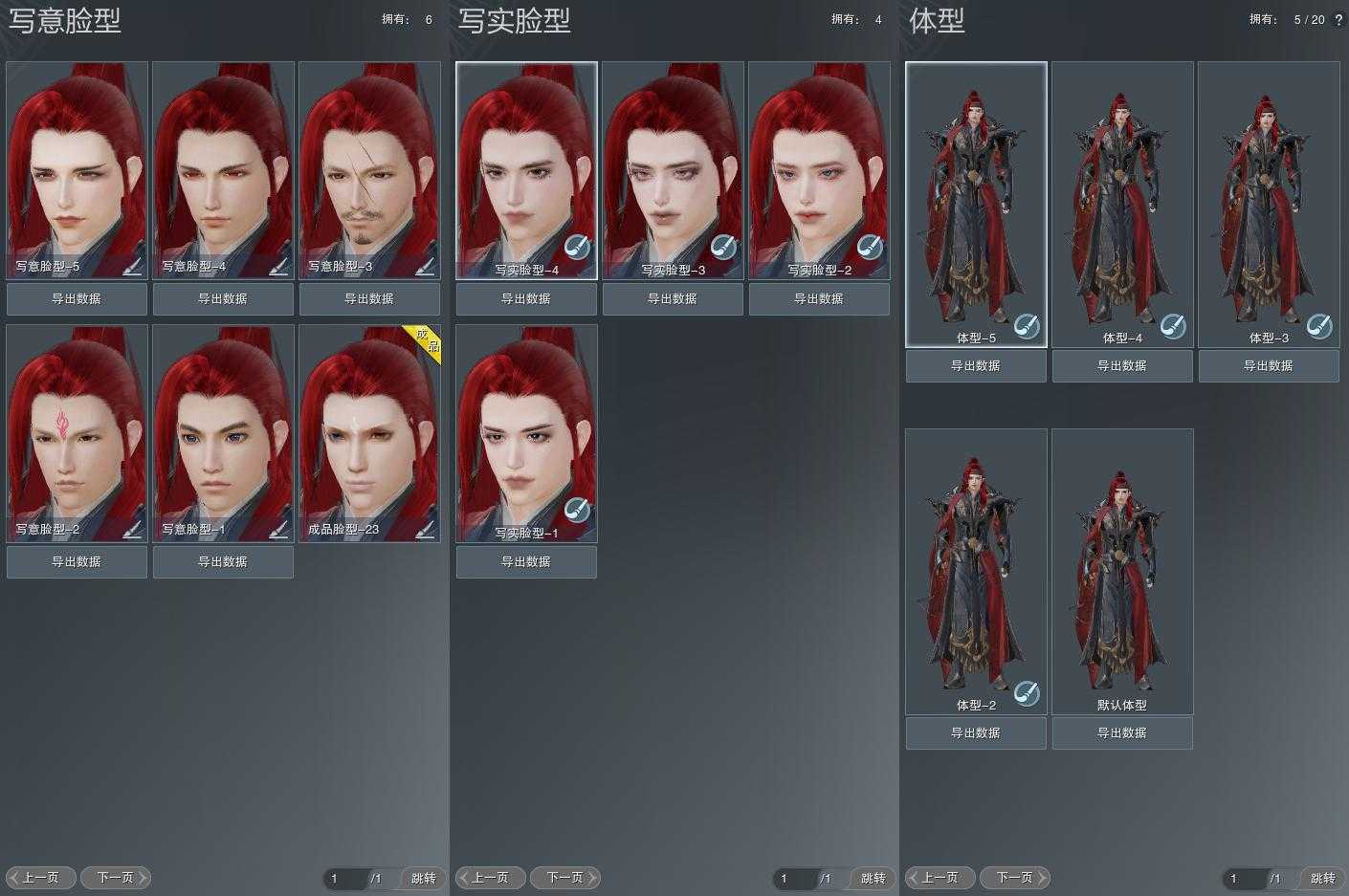
Task: Choose the scarred 写意脸型-3 face preset
Action: click(x=369, y=163)
